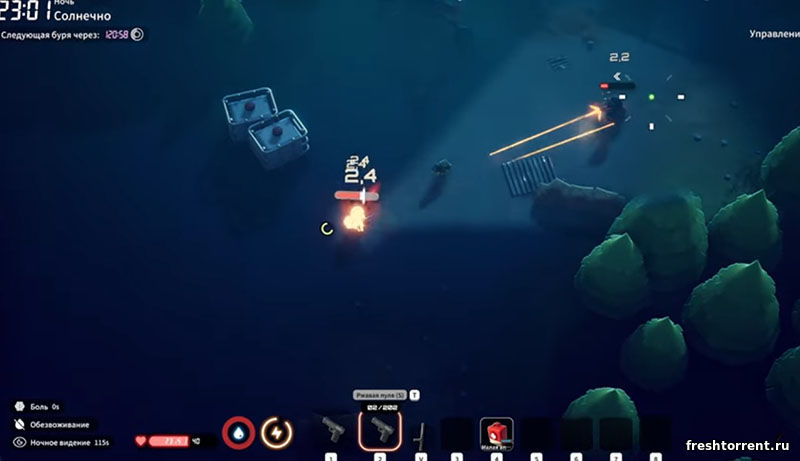Use the red medkit box slot

pos(496,432)
